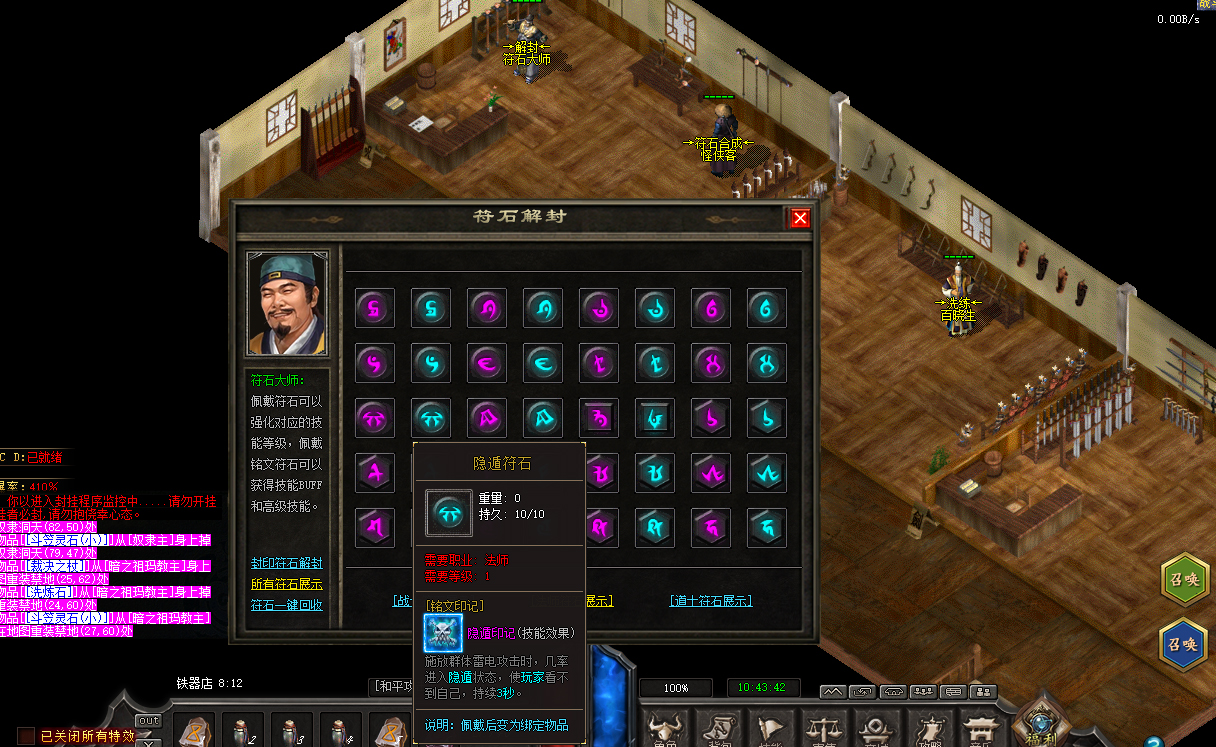The width and height of the screenshot is (1216, 747).
Task: Select the cyan E-shaped rune stone
Action: tap(543, 363)
